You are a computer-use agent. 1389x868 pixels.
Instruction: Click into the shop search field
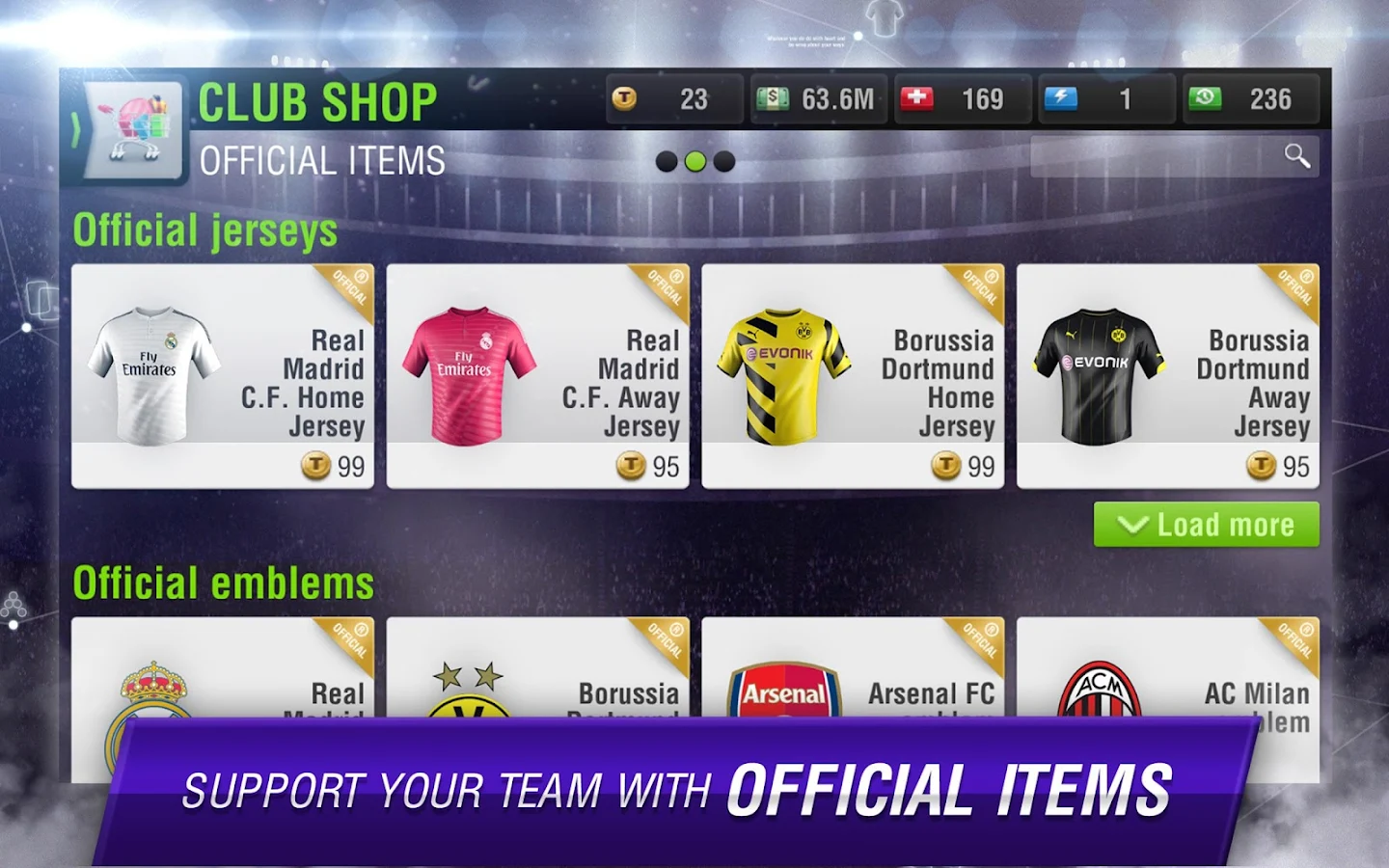click(1153, 156)
